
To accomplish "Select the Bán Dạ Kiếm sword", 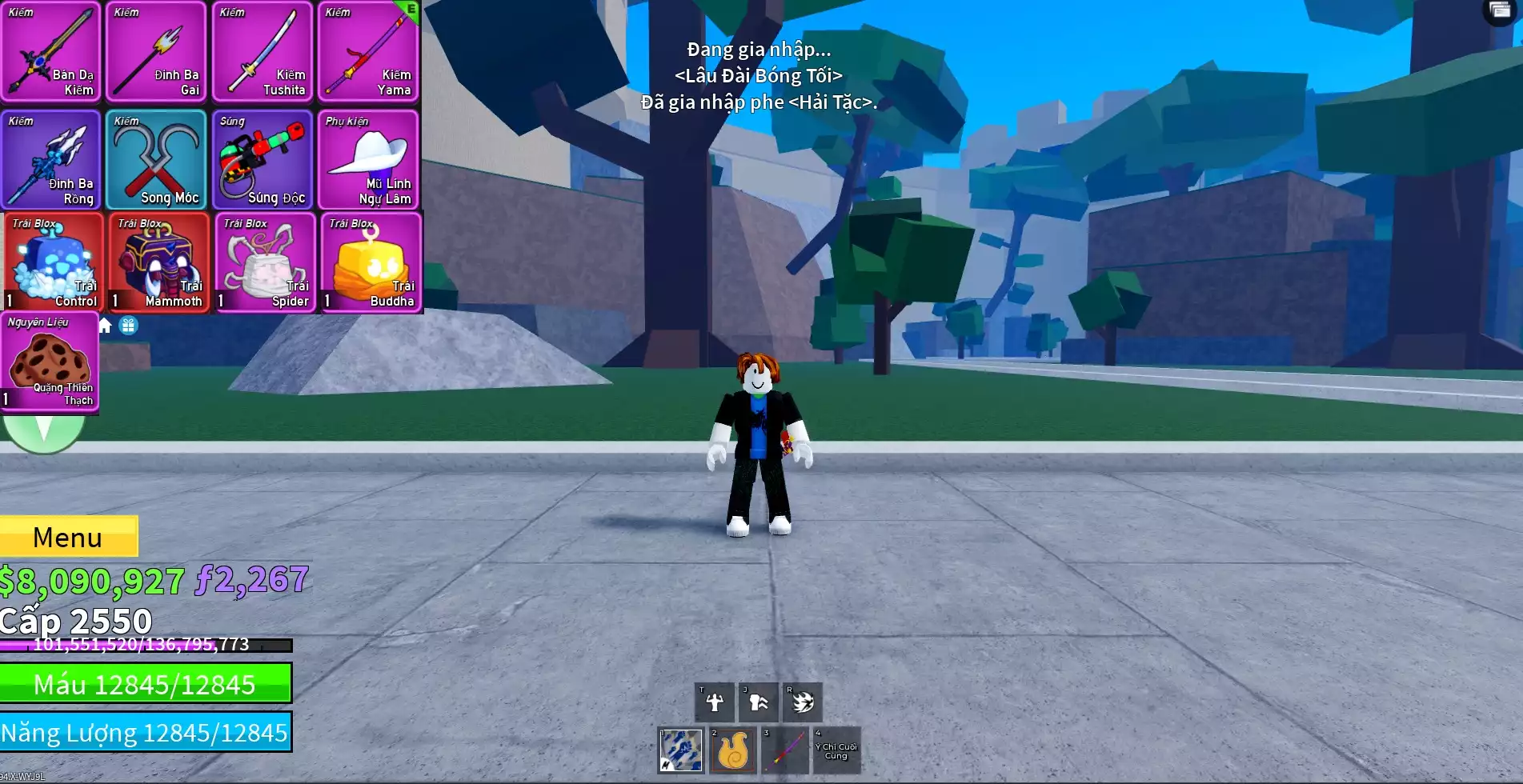I will [x=51, y=52].
